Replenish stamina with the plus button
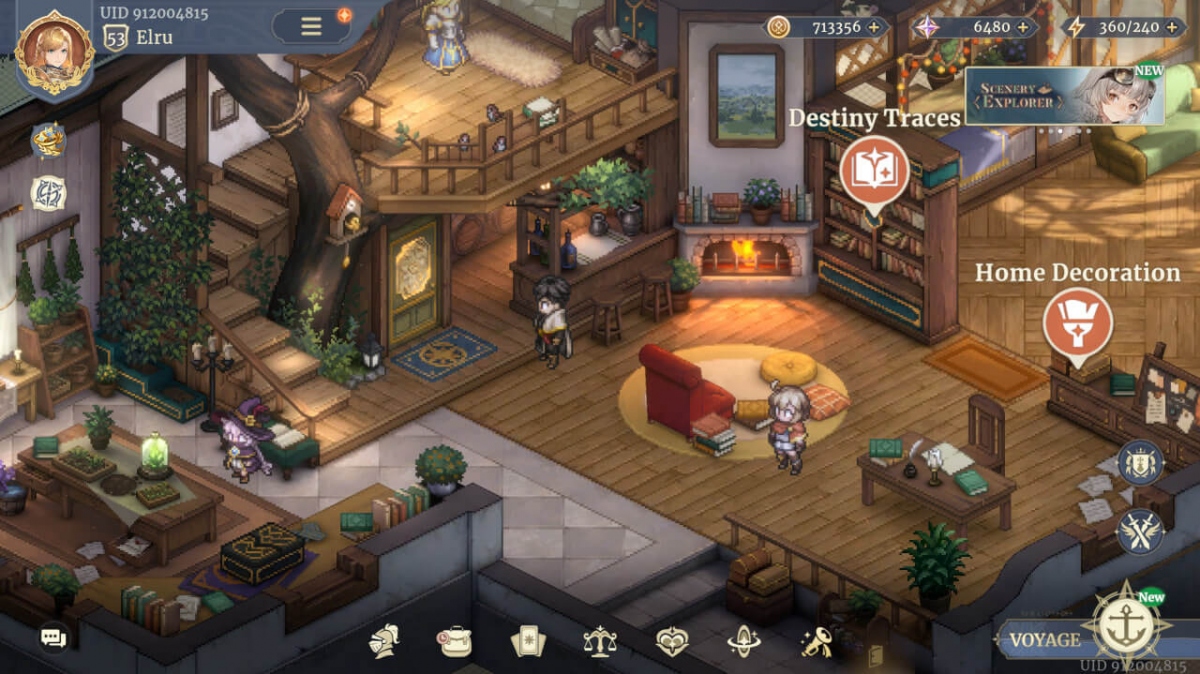This screenshot has height=674, width=1200. click(x=1171, y=27)
